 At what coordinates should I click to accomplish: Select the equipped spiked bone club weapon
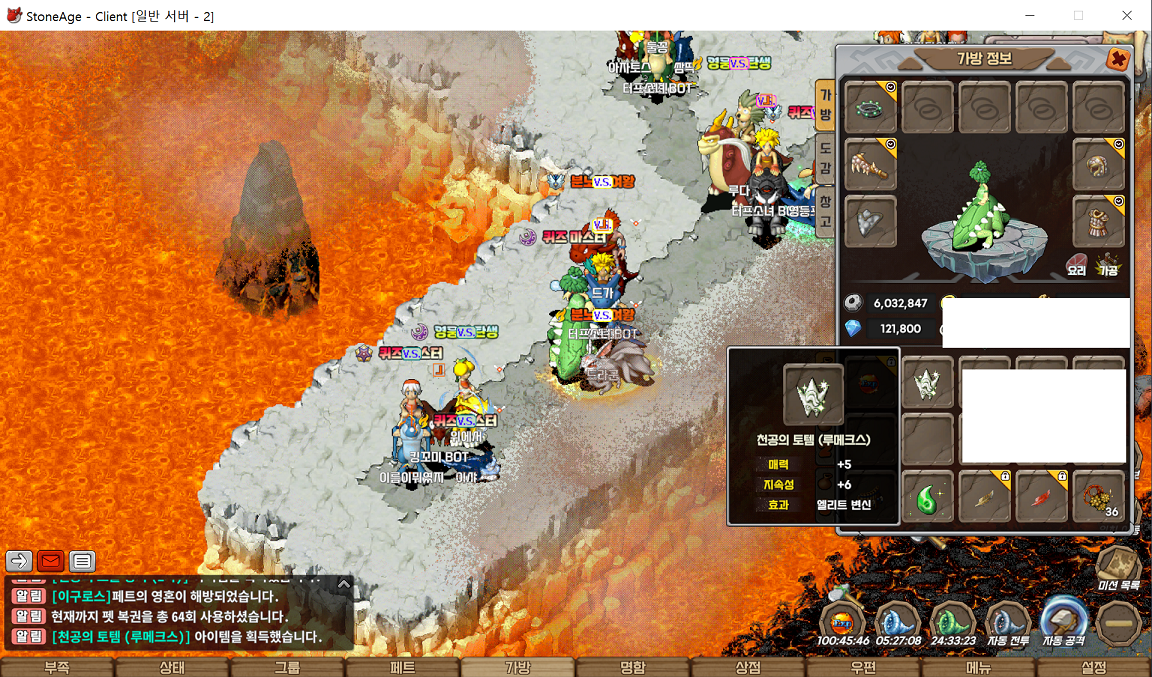[870, 164]
